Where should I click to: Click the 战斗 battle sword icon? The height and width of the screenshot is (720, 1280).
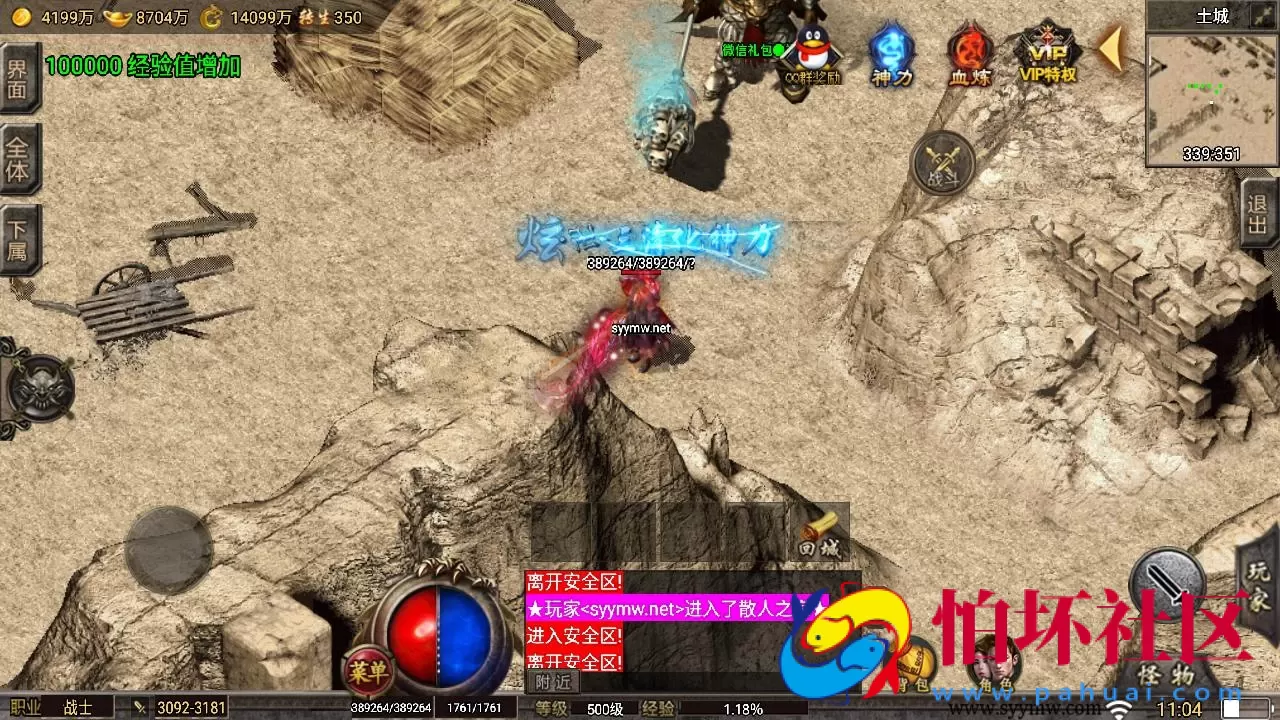point(940,163)
